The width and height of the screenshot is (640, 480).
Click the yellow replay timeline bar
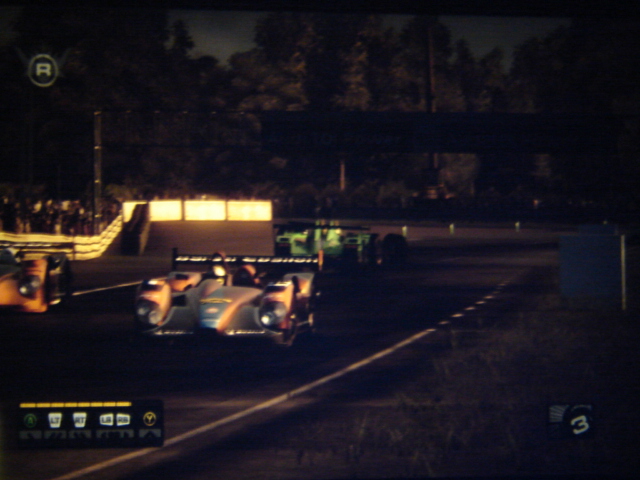point(75,404)
